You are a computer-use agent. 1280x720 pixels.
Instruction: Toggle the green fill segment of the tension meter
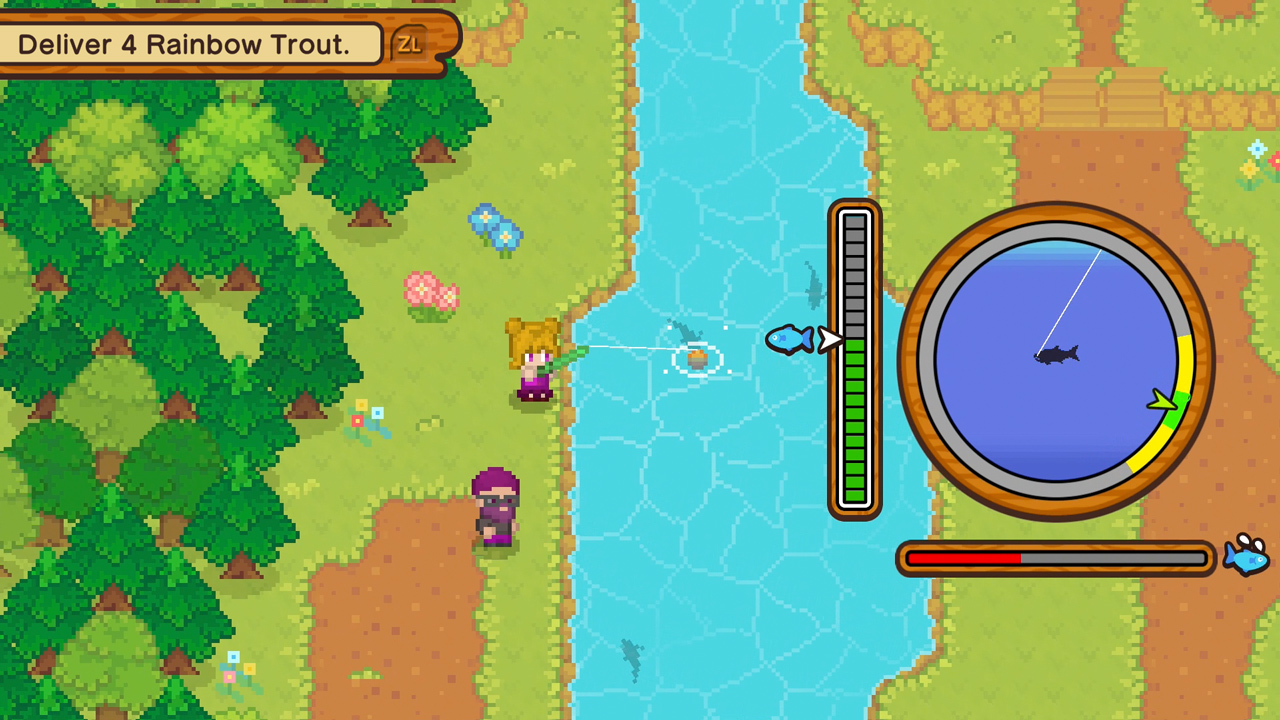[855, 430]
